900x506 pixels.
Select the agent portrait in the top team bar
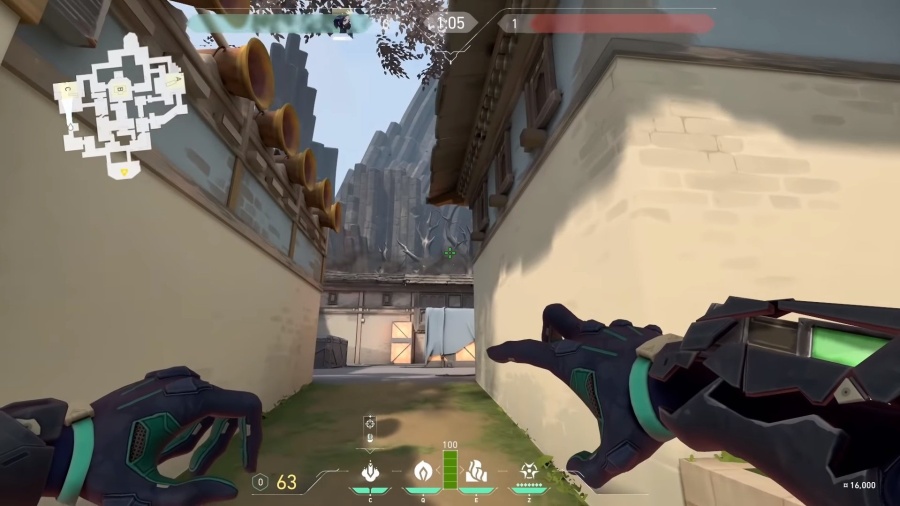coord(343,22)
